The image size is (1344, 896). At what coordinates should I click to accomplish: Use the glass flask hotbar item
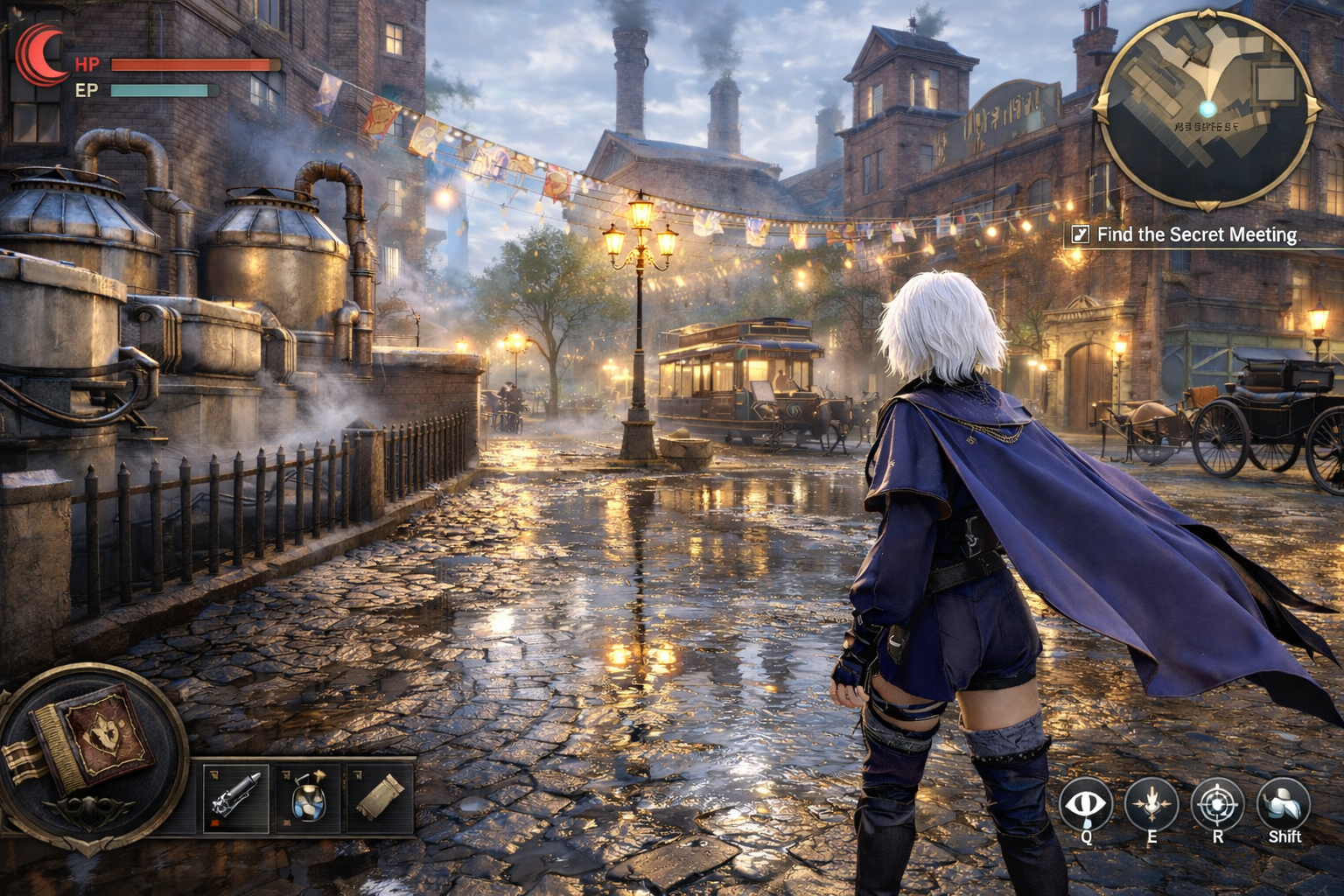(x=307, y=797)
